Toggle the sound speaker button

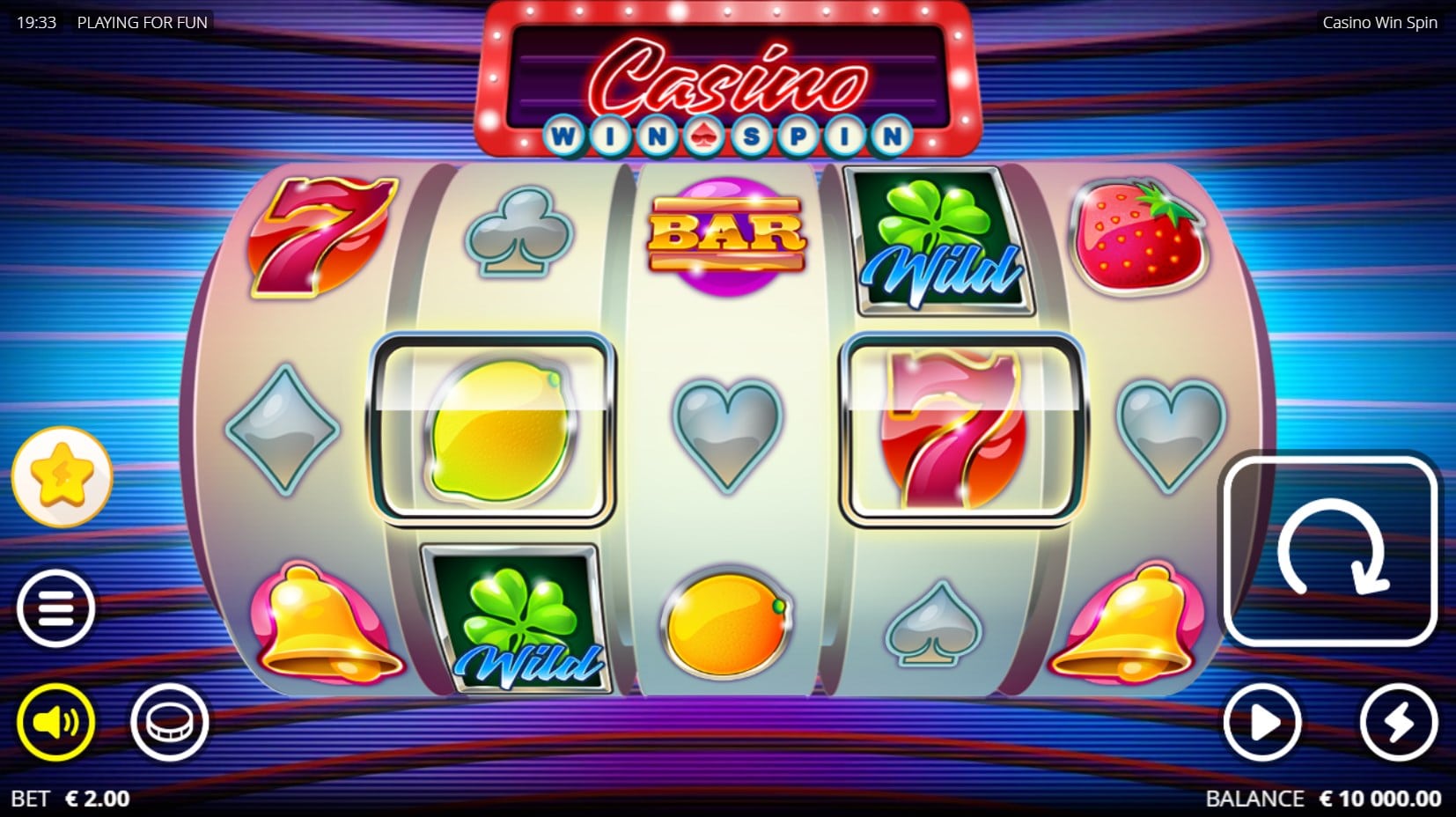tap(55, 722)
